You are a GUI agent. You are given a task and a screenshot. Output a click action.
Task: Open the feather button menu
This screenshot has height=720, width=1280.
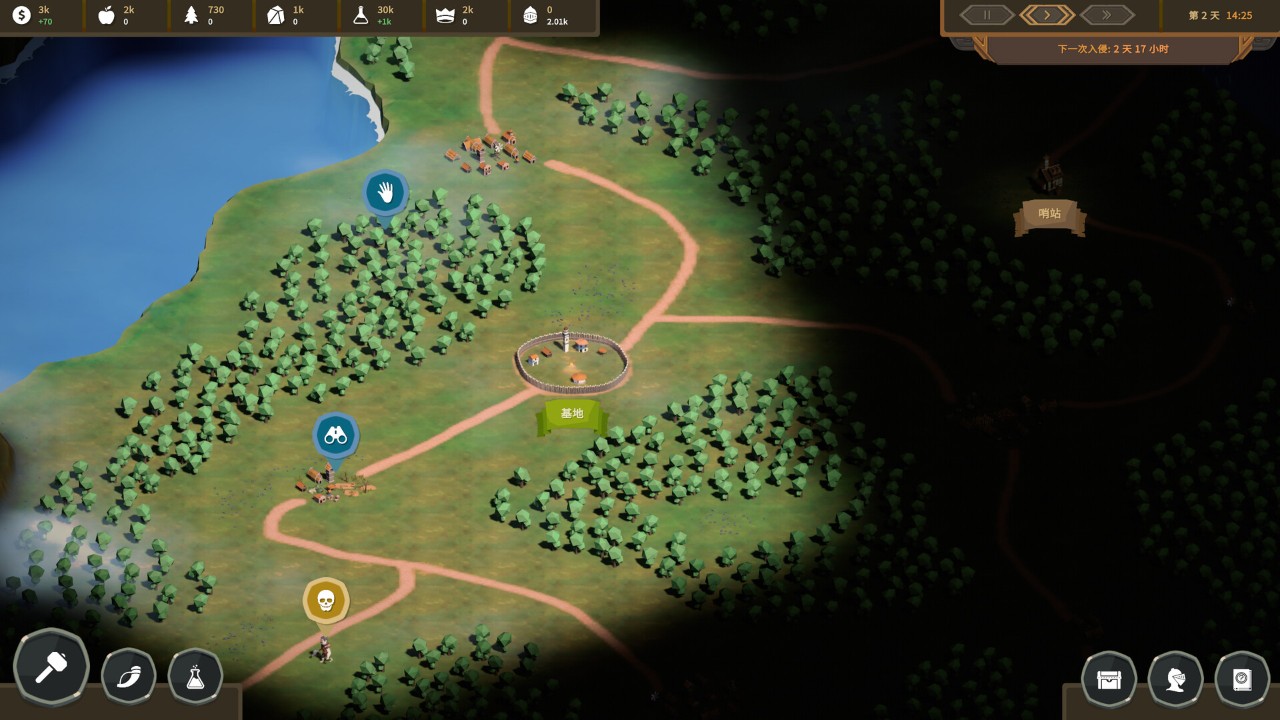[x=129, y=677]
